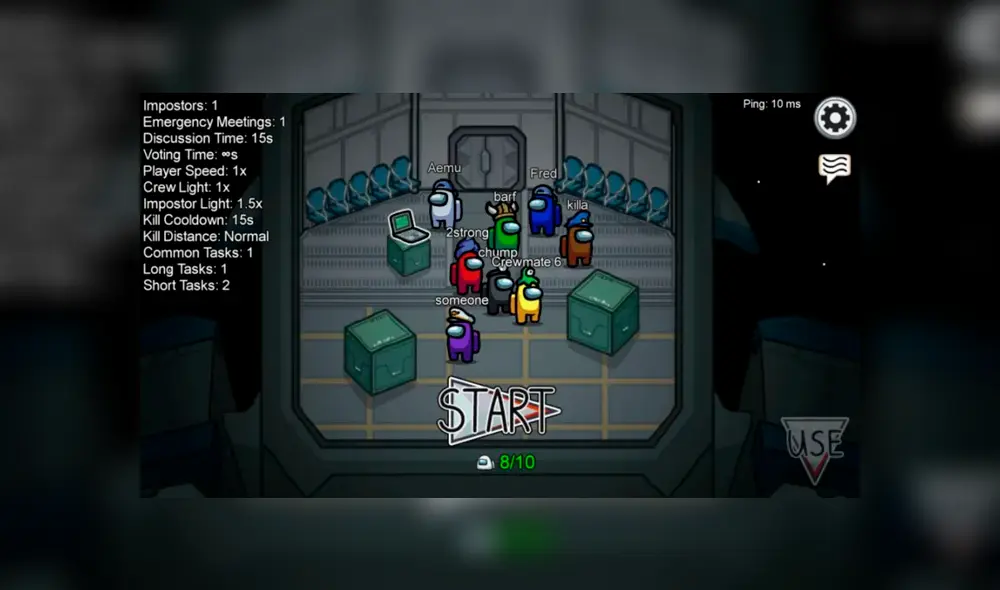Open the chat speech bubble

coord(834,168)
